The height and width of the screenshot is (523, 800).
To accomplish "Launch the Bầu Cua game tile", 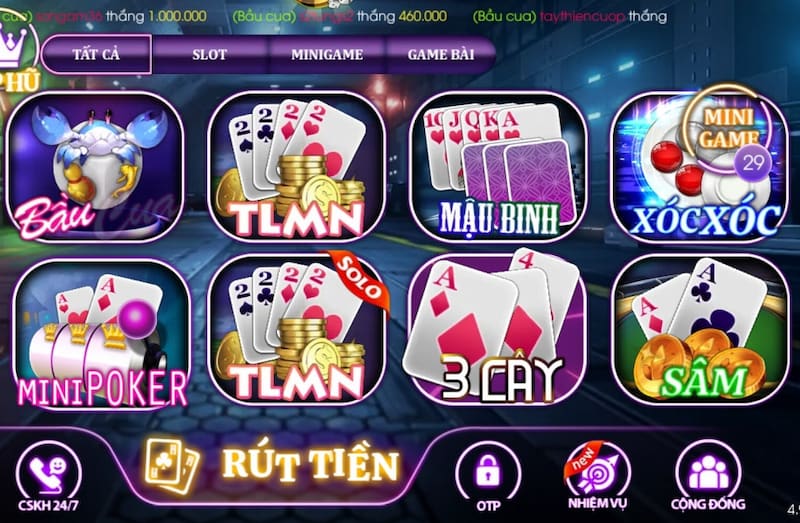I will 95,168.
